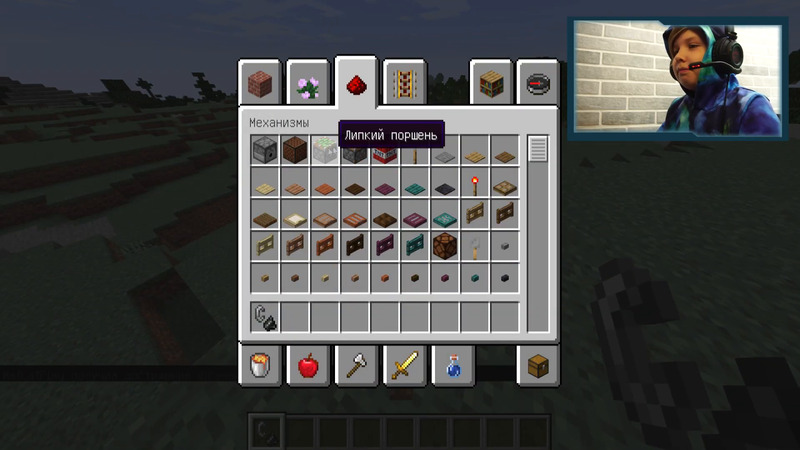
Task: Open the lava bucket Miscellaneous tab
Action: [259, 365]
